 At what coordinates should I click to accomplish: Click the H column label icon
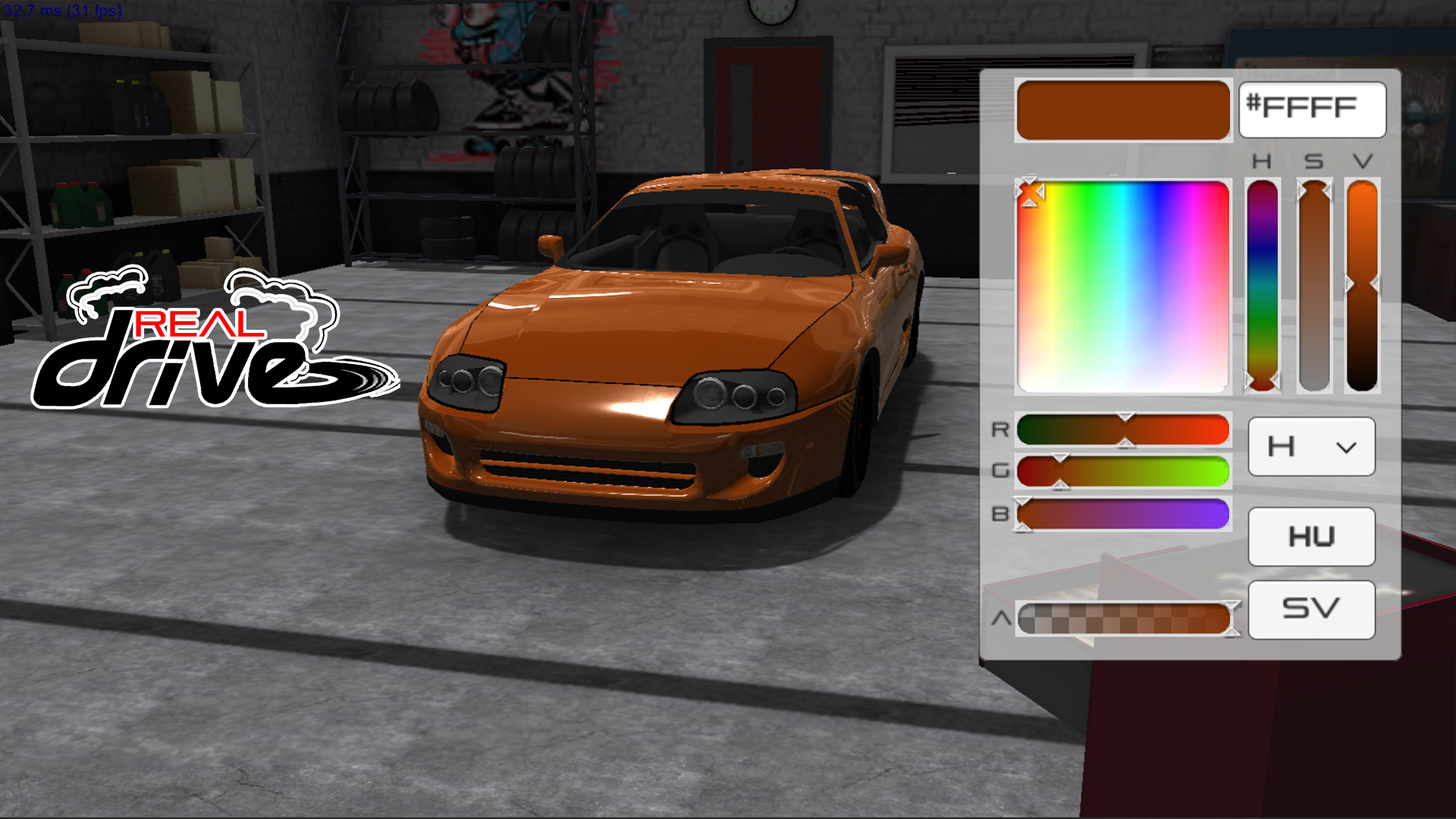coord(1261,161)
